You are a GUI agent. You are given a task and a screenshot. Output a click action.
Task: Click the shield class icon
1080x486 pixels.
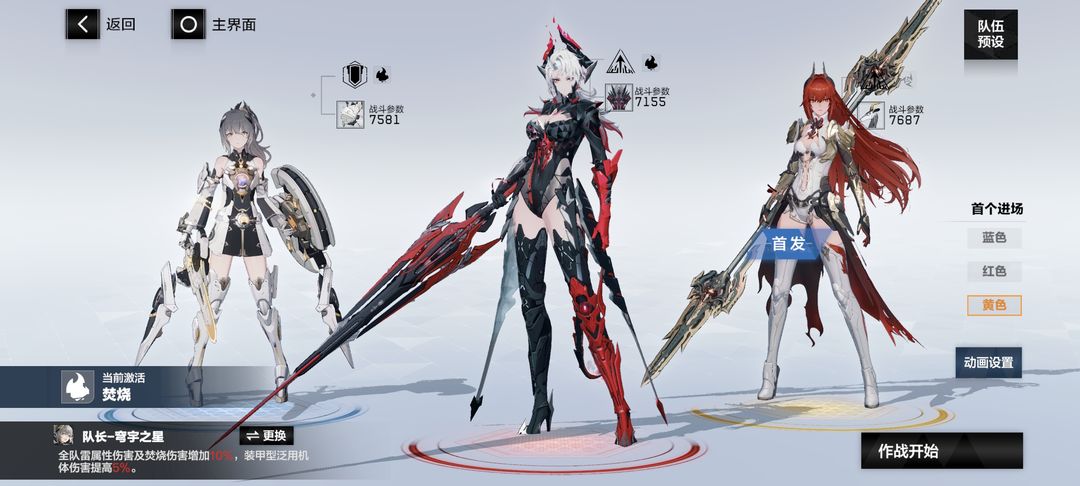tap(355, 75)
